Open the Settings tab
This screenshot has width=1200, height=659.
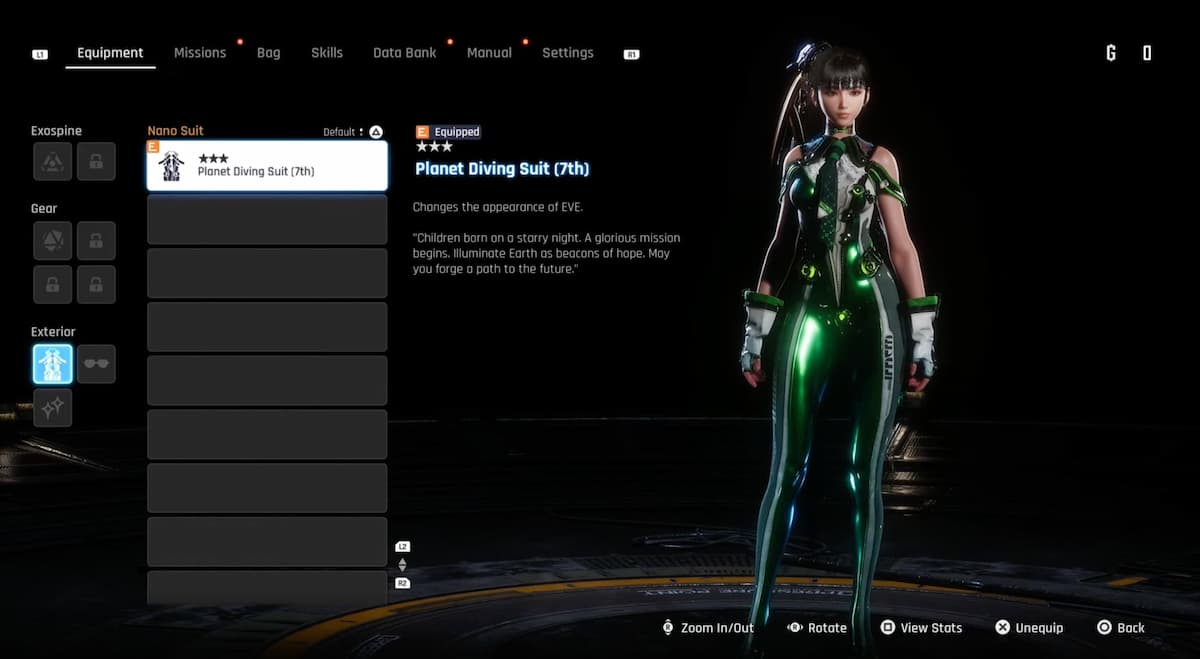pyautogui.click(x=567, y=53)
